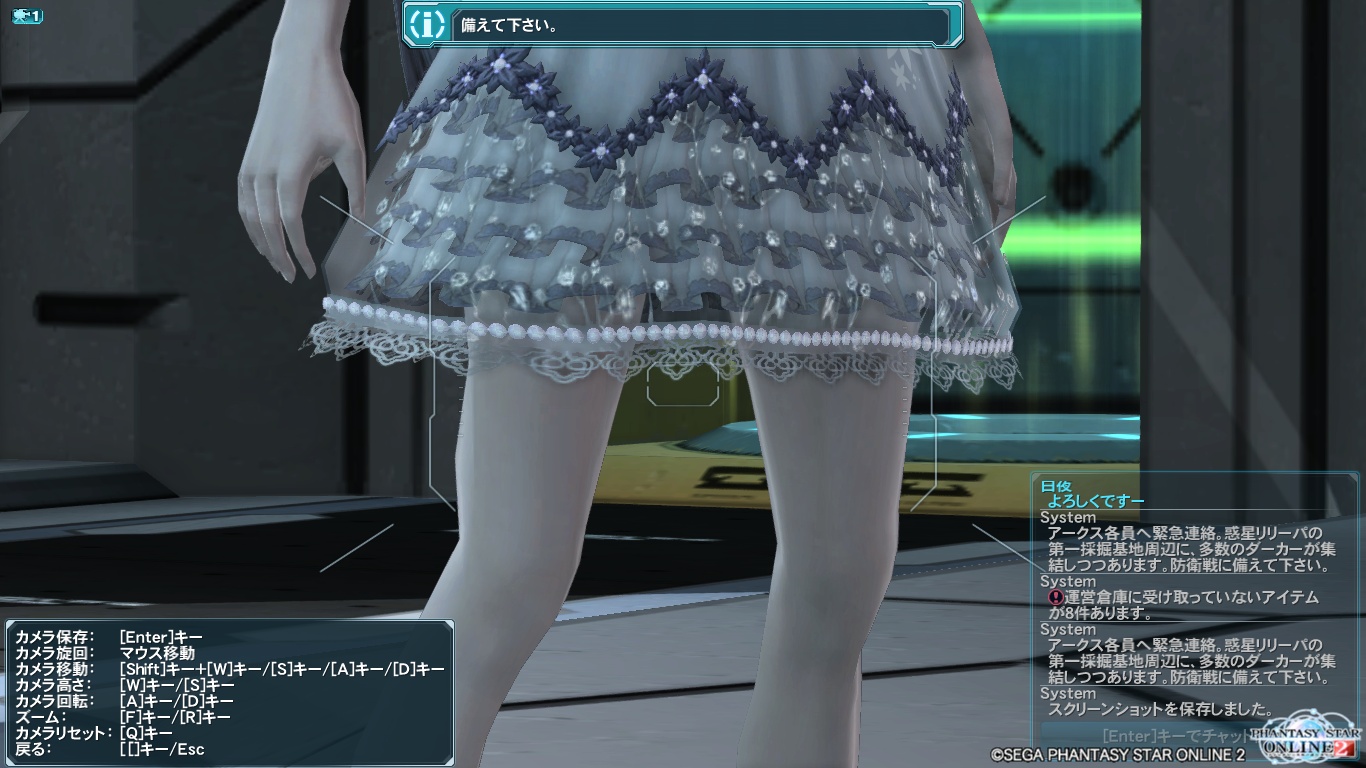This screenshot has width=1366, height=768.
Task: Click the chat input field
Action: point(1150,736)
